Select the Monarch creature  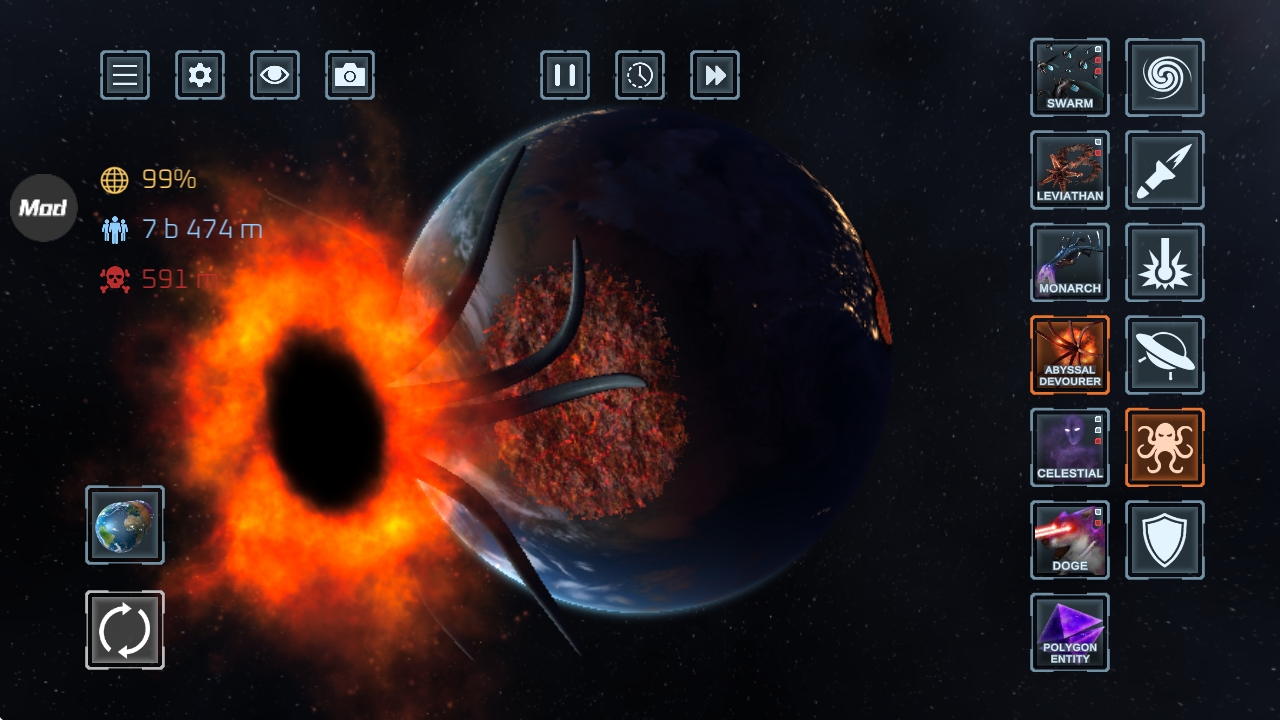tap(1070, 262)
